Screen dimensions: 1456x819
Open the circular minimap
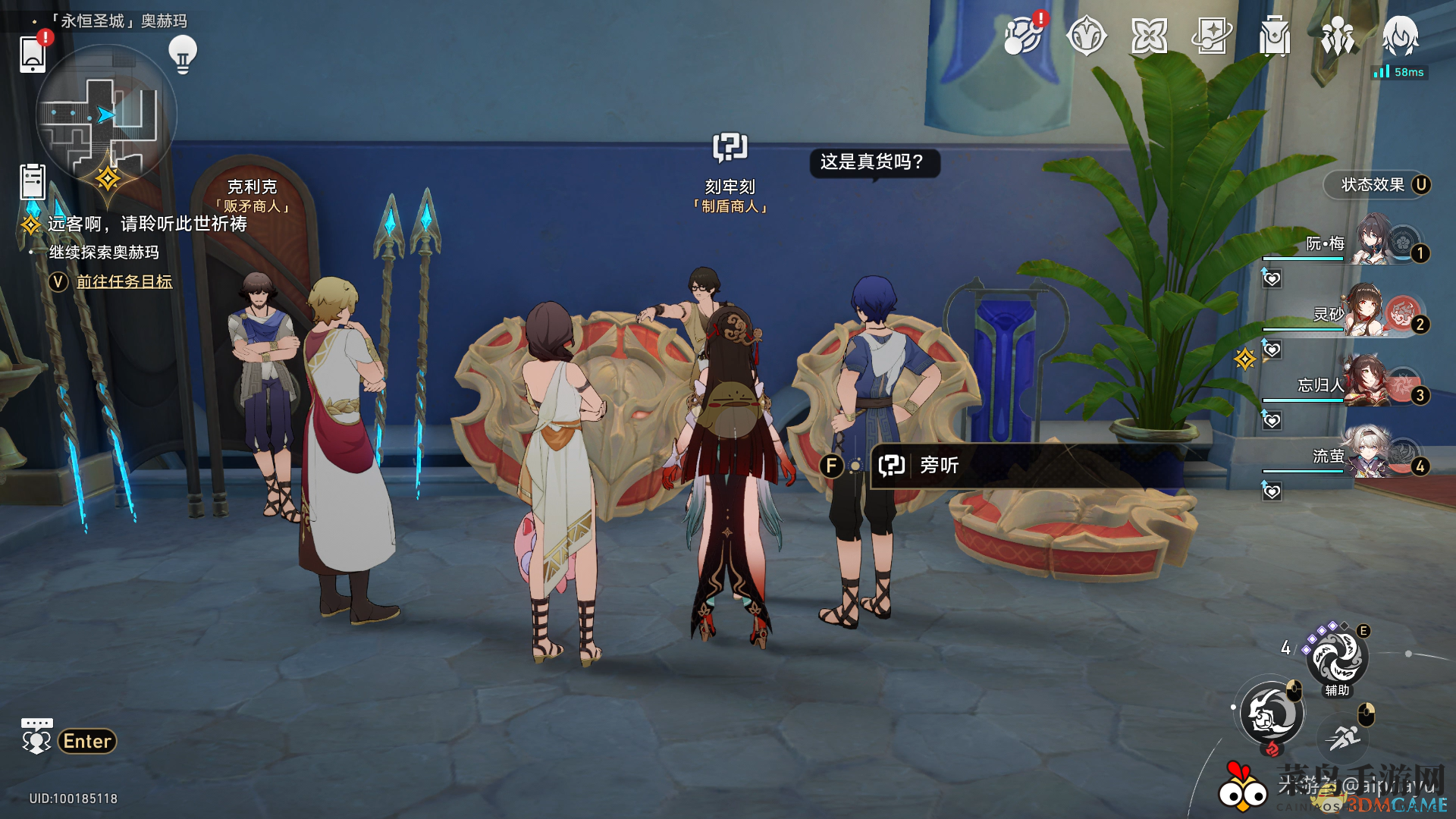pos(106,115)
